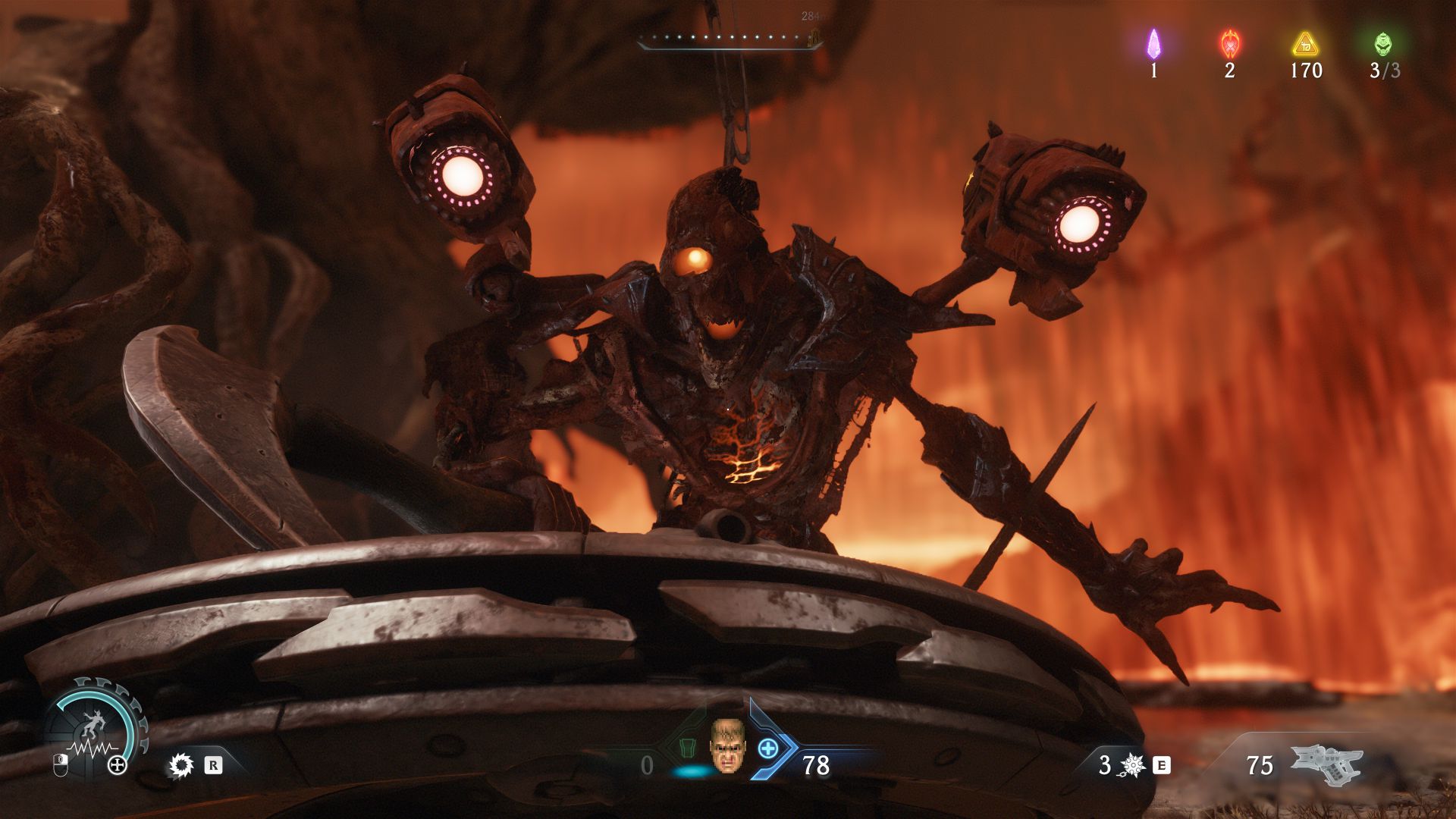Click the chainsaw fuel icon

coord(180,766)
